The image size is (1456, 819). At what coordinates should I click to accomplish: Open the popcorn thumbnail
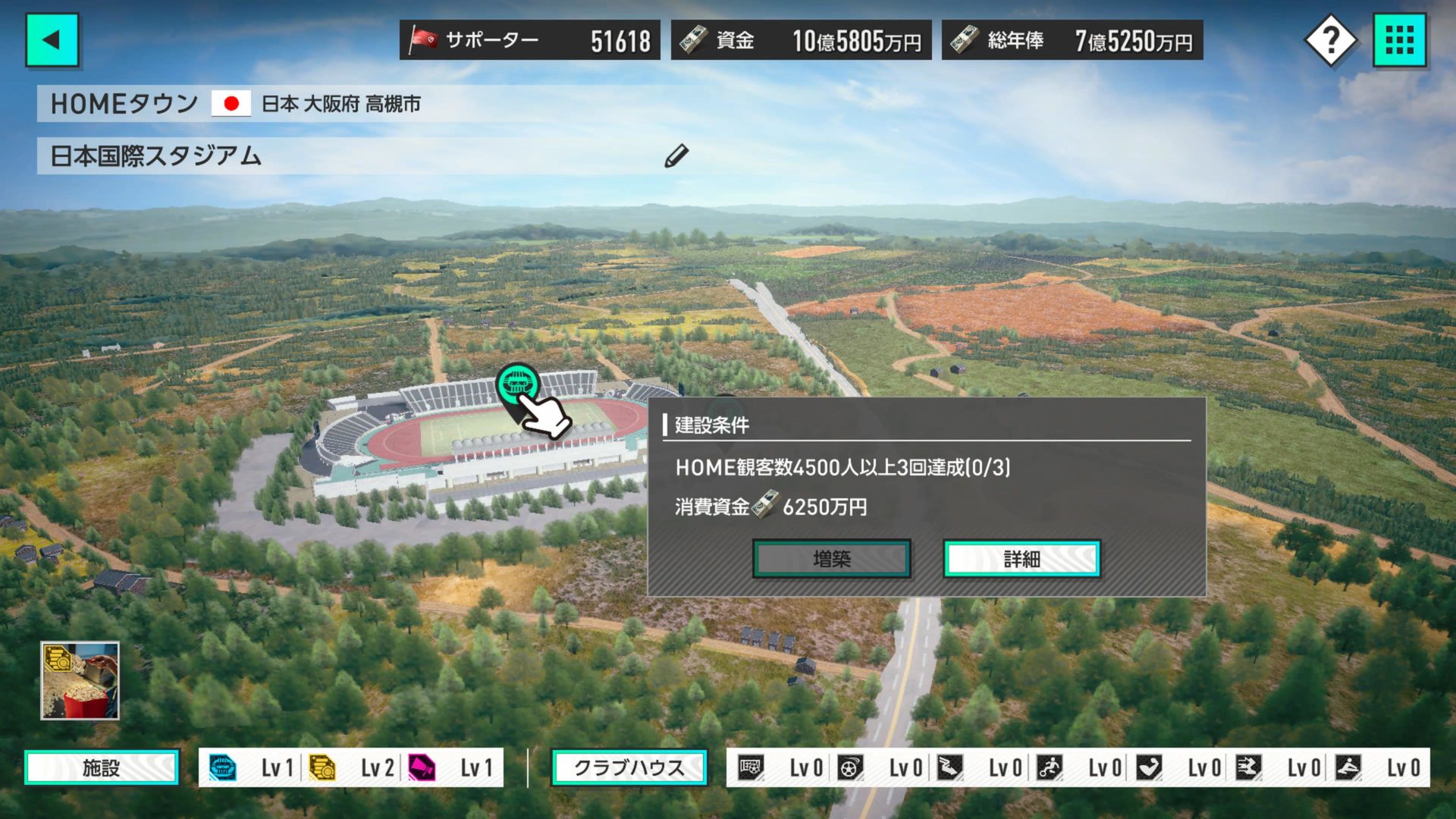(80, 680)
